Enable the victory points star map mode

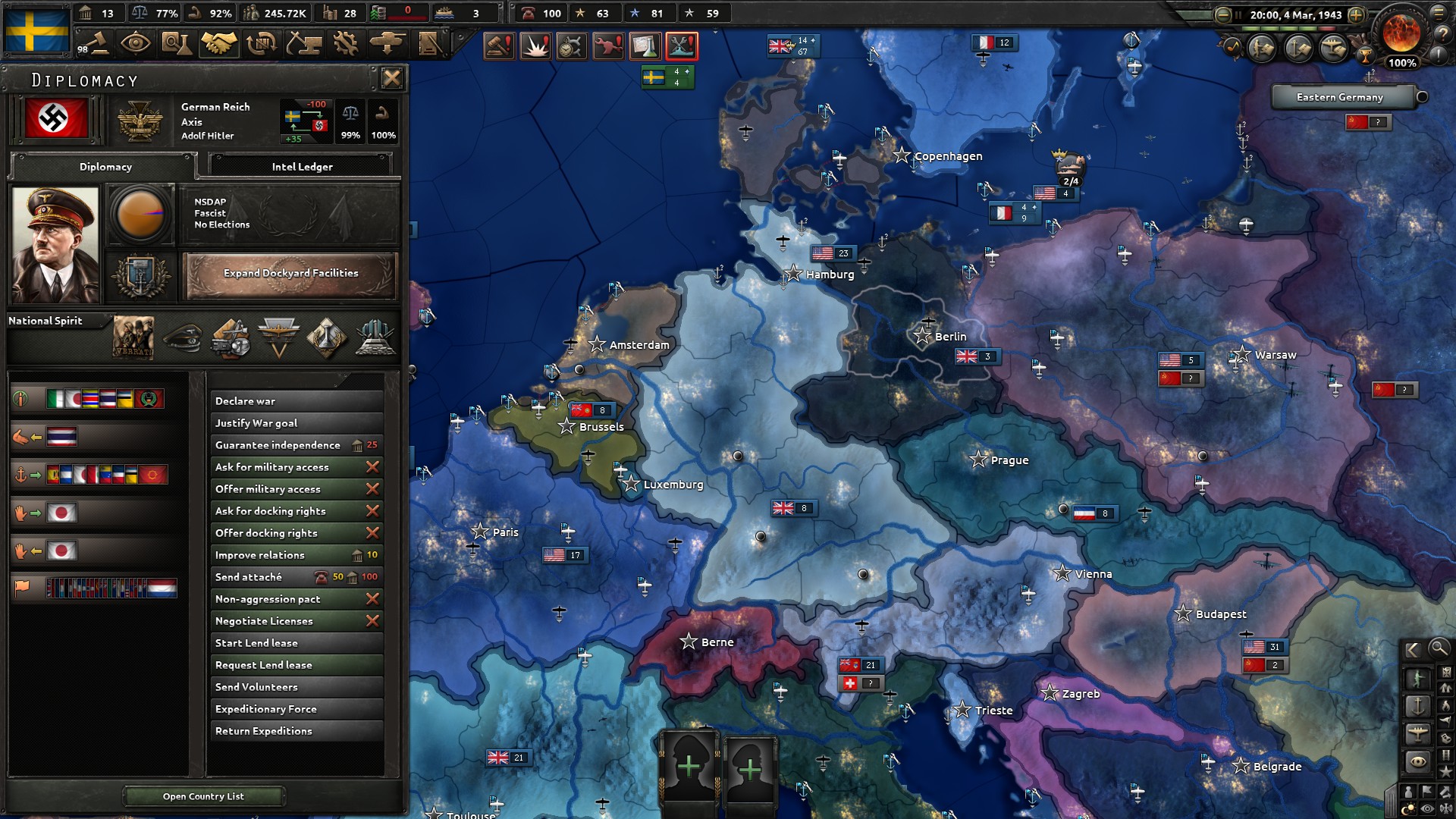point(1445,771)
